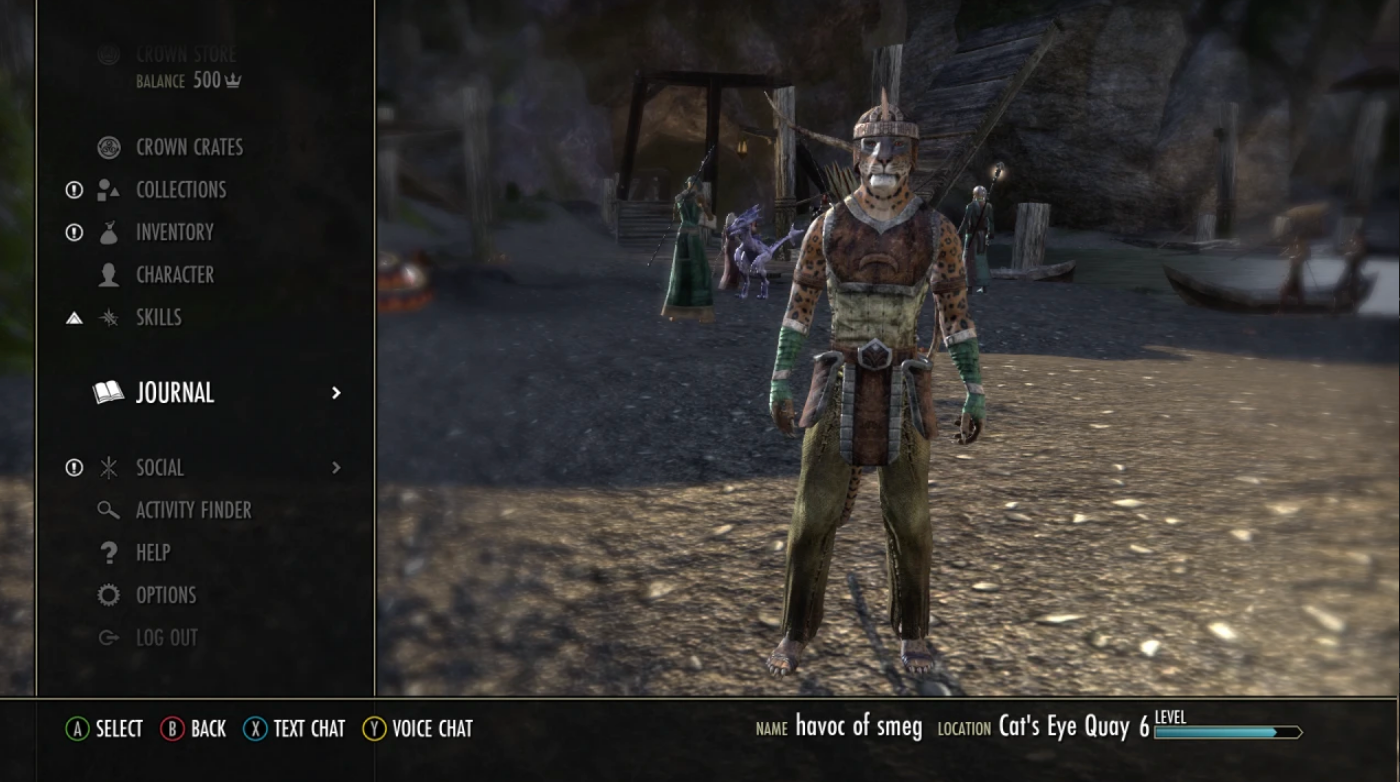This screenshot has height=782, width=1400.
Task: Expand the Journal submenu
Action: point(335,393)
